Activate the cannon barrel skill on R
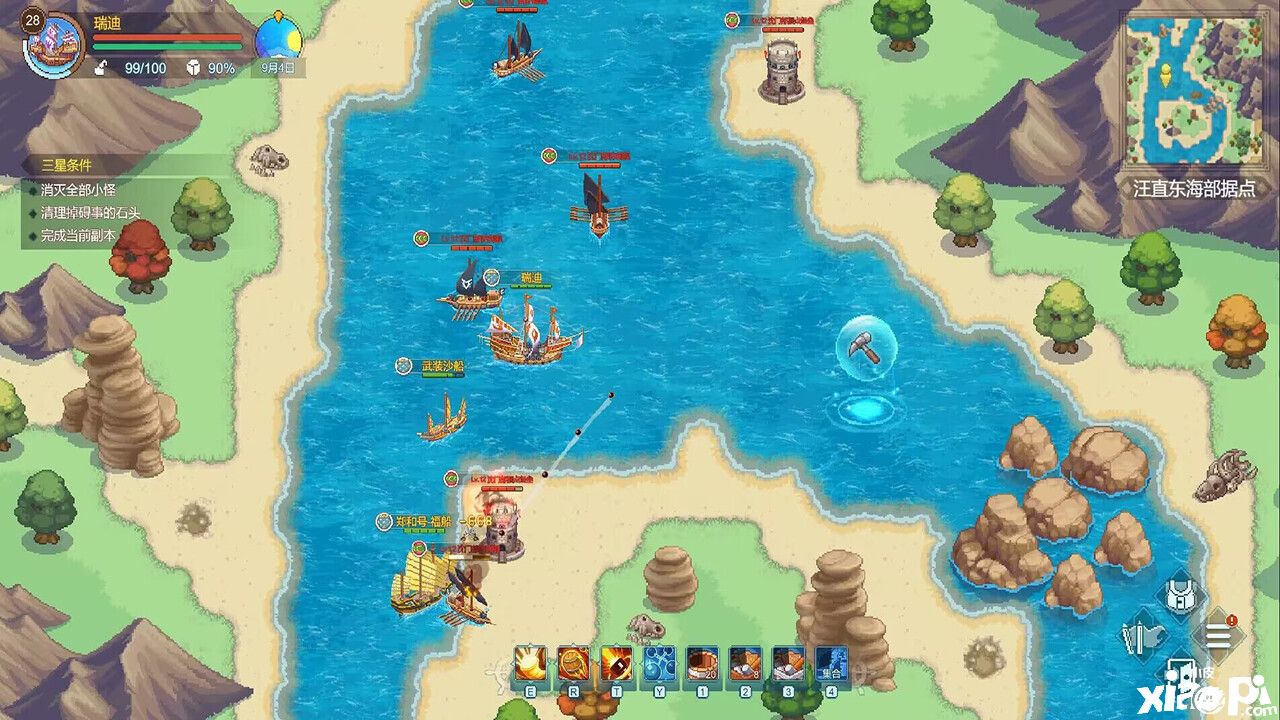The width and height of the screenshot is (1280, 720). (573, 664)
